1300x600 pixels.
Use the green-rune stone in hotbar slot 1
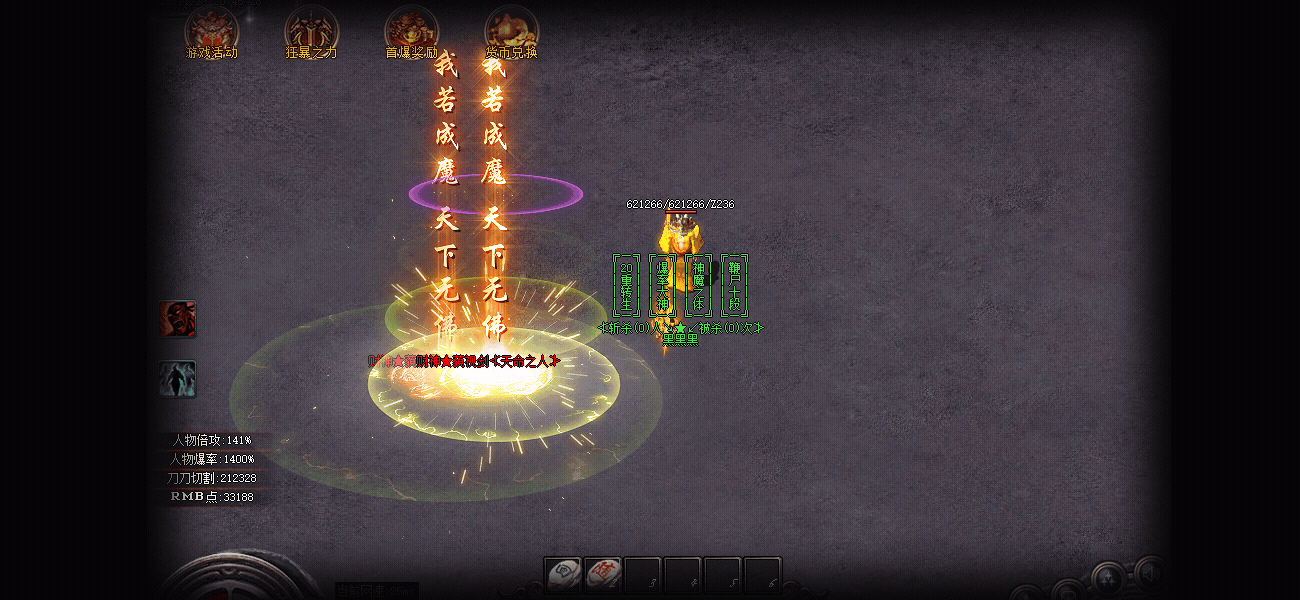coord(564,574)
